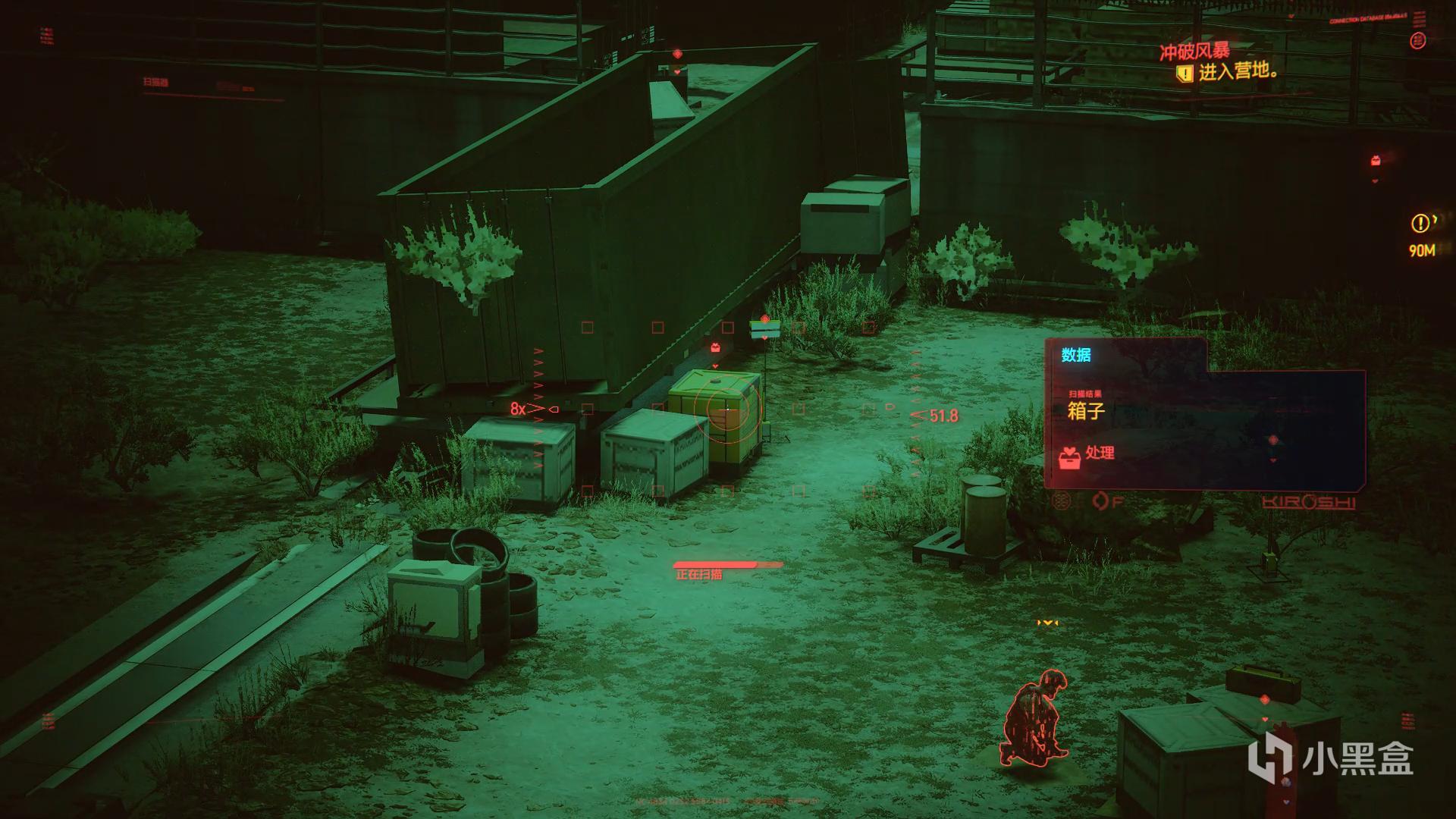The image size is (1456, 819).
Task: Click the 小黑盒 watermark logo
Action: (1332, 758)
